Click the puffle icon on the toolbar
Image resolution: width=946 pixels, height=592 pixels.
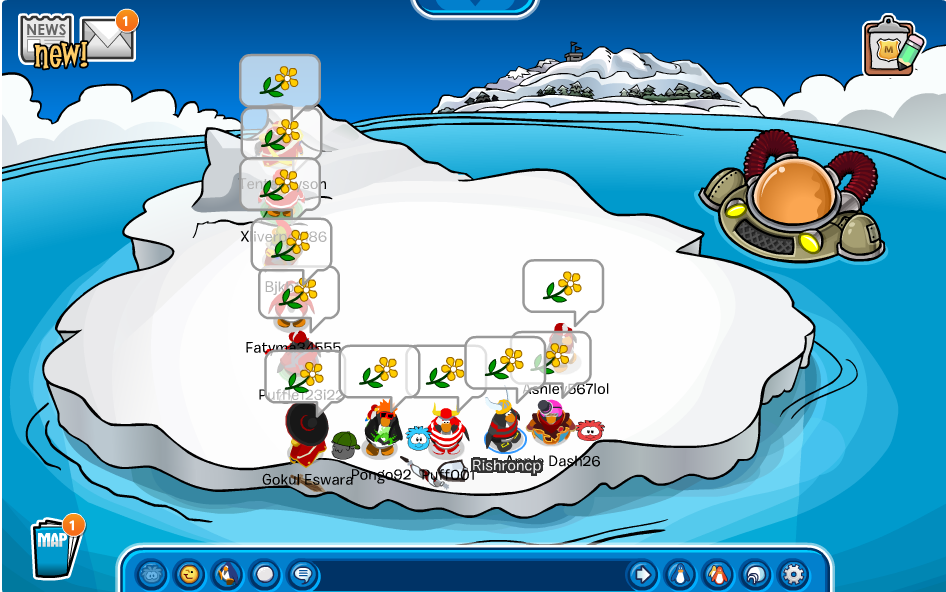pos(151,574)
